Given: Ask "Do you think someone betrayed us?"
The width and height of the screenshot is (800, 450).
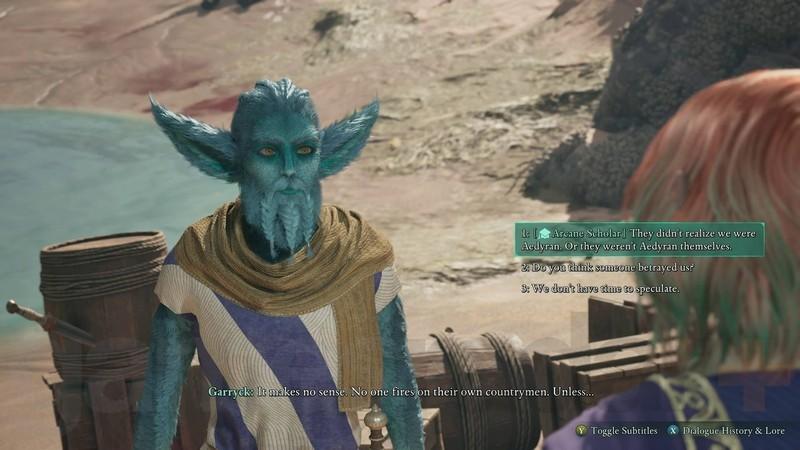Looking at the screenshot, I should 607,267.
